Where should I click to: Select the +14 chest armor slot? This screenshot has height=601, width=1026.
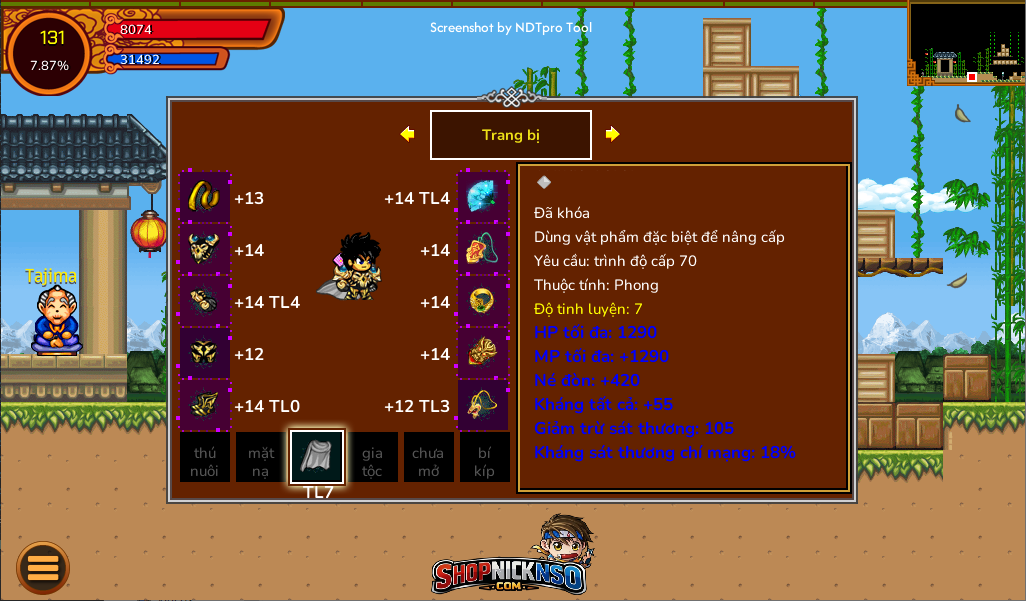(205, 249)
